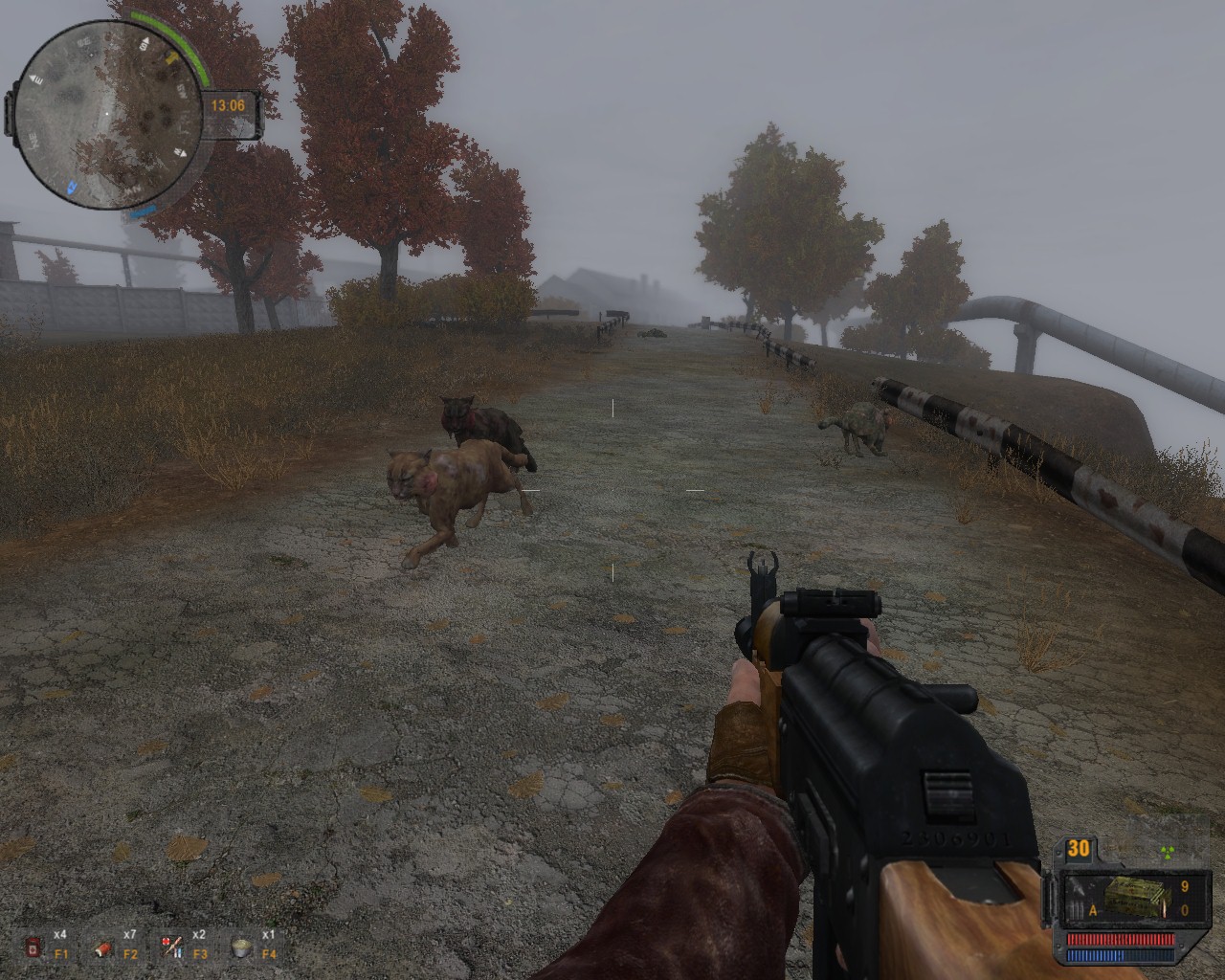Use the canned food quick slot
The image size is (1225, 980).
click(x=241, y=947)
